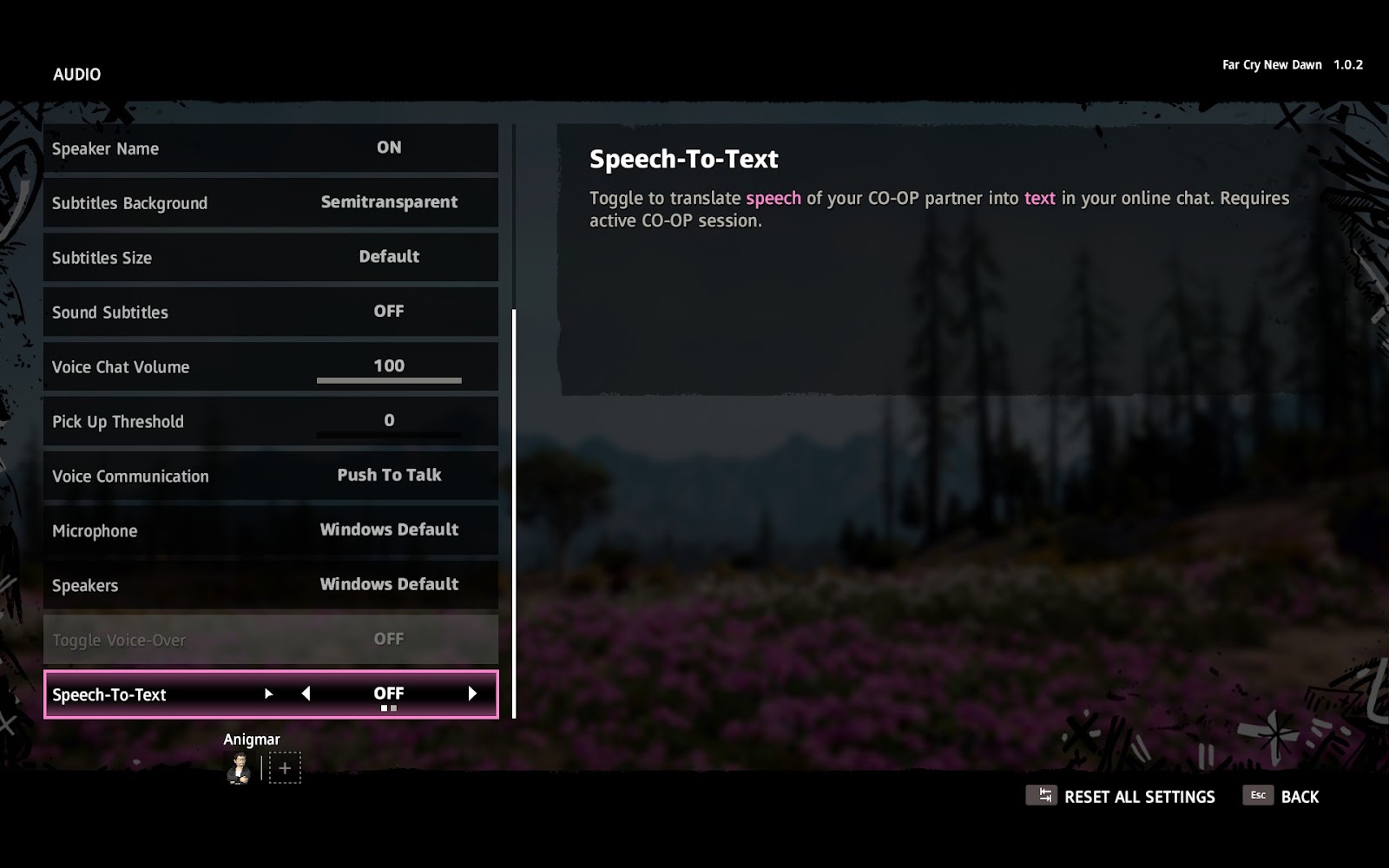The width and height of the screenshot is (1389, 868).
Task: Select Anigmar's player avatar
Action: click(x=239, y=768)
